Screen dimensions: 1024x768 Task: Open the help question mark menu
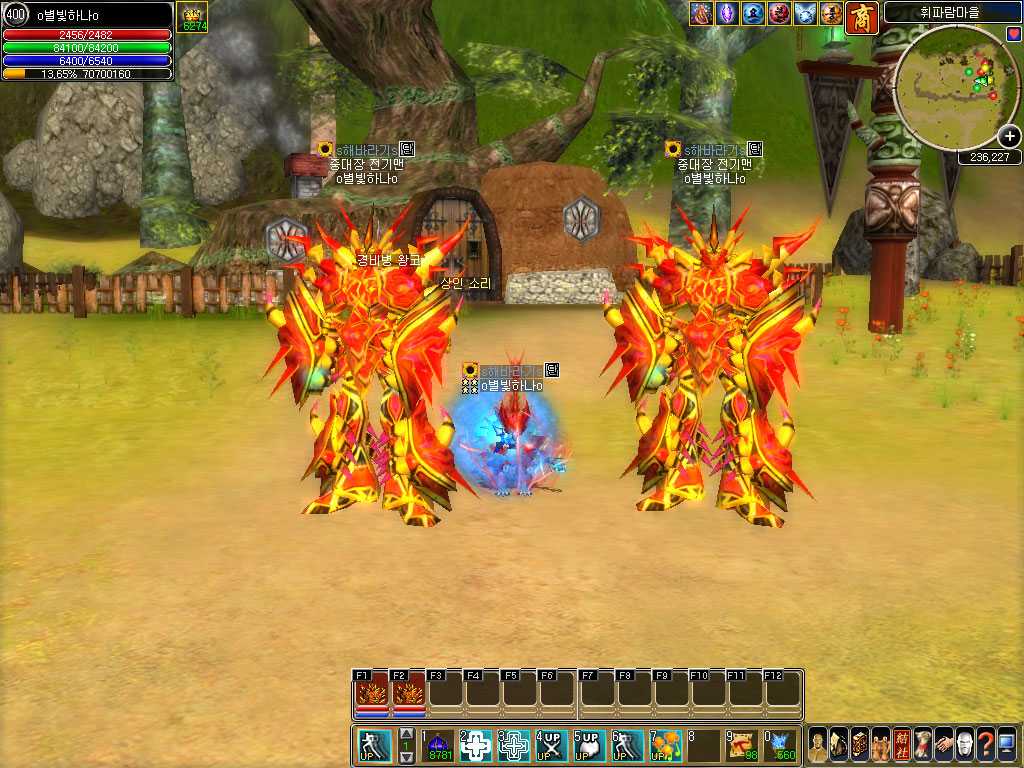(985, 745)
